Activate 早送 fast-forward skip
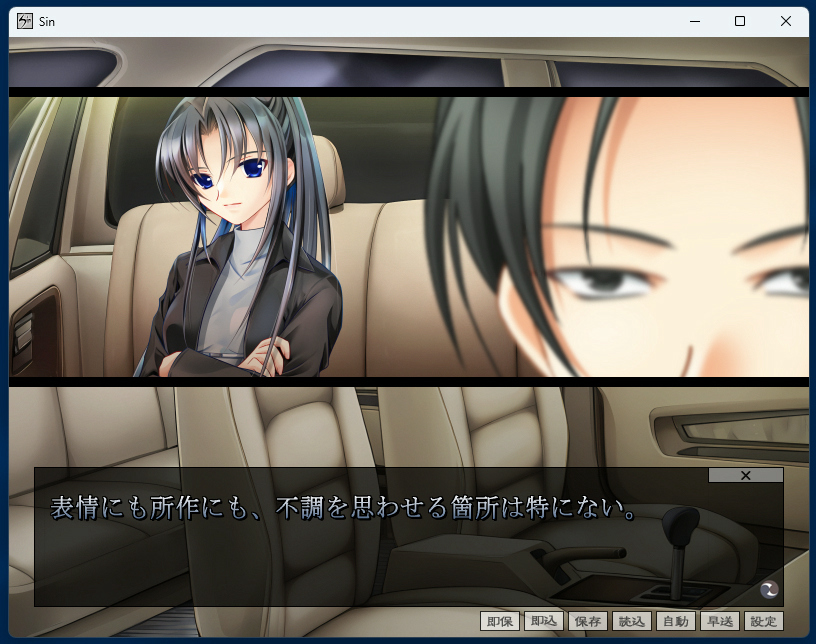 coord(720,621)
